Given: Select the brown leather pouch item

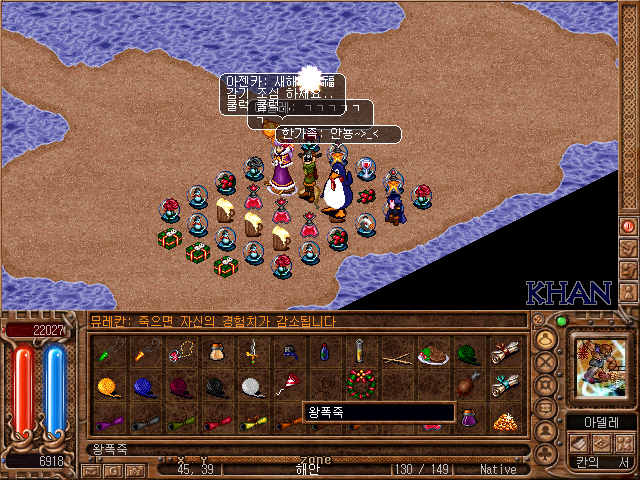Looking at the screenshot, I should click(217, 352).
